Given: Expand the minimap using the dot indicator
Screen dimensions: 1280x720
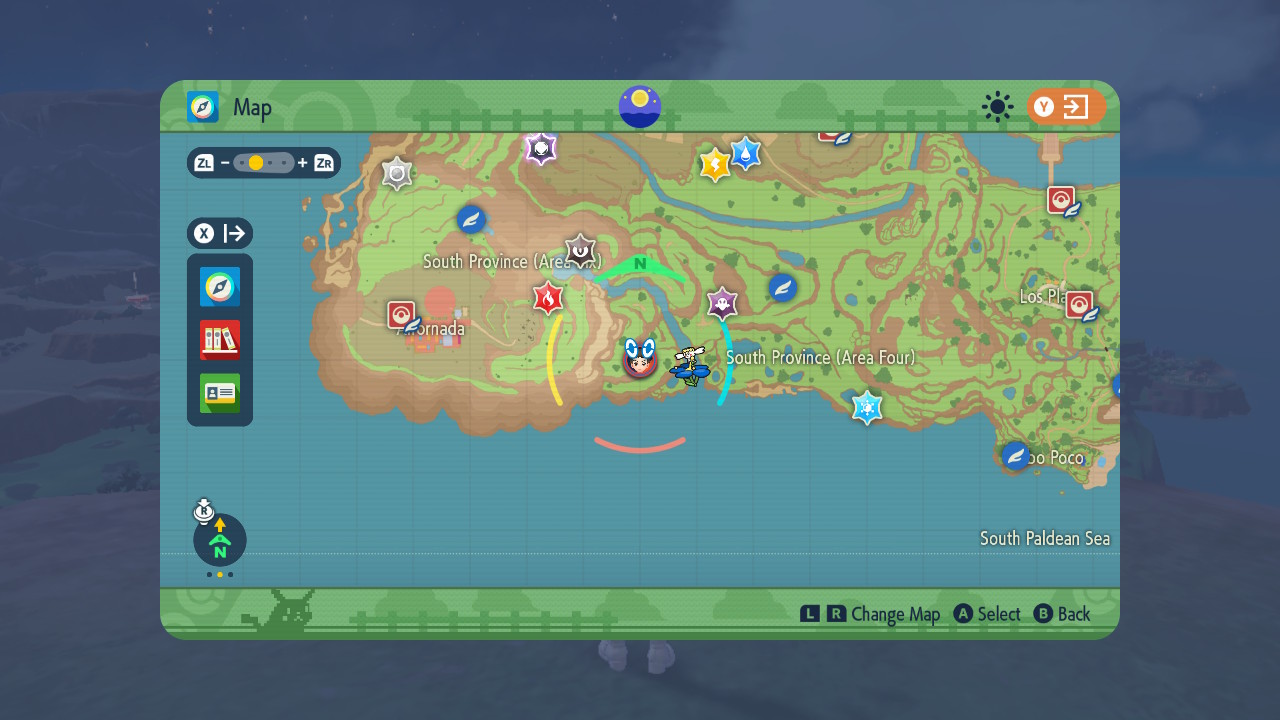Looking at the screenshot, I should (x=219, y=576).
